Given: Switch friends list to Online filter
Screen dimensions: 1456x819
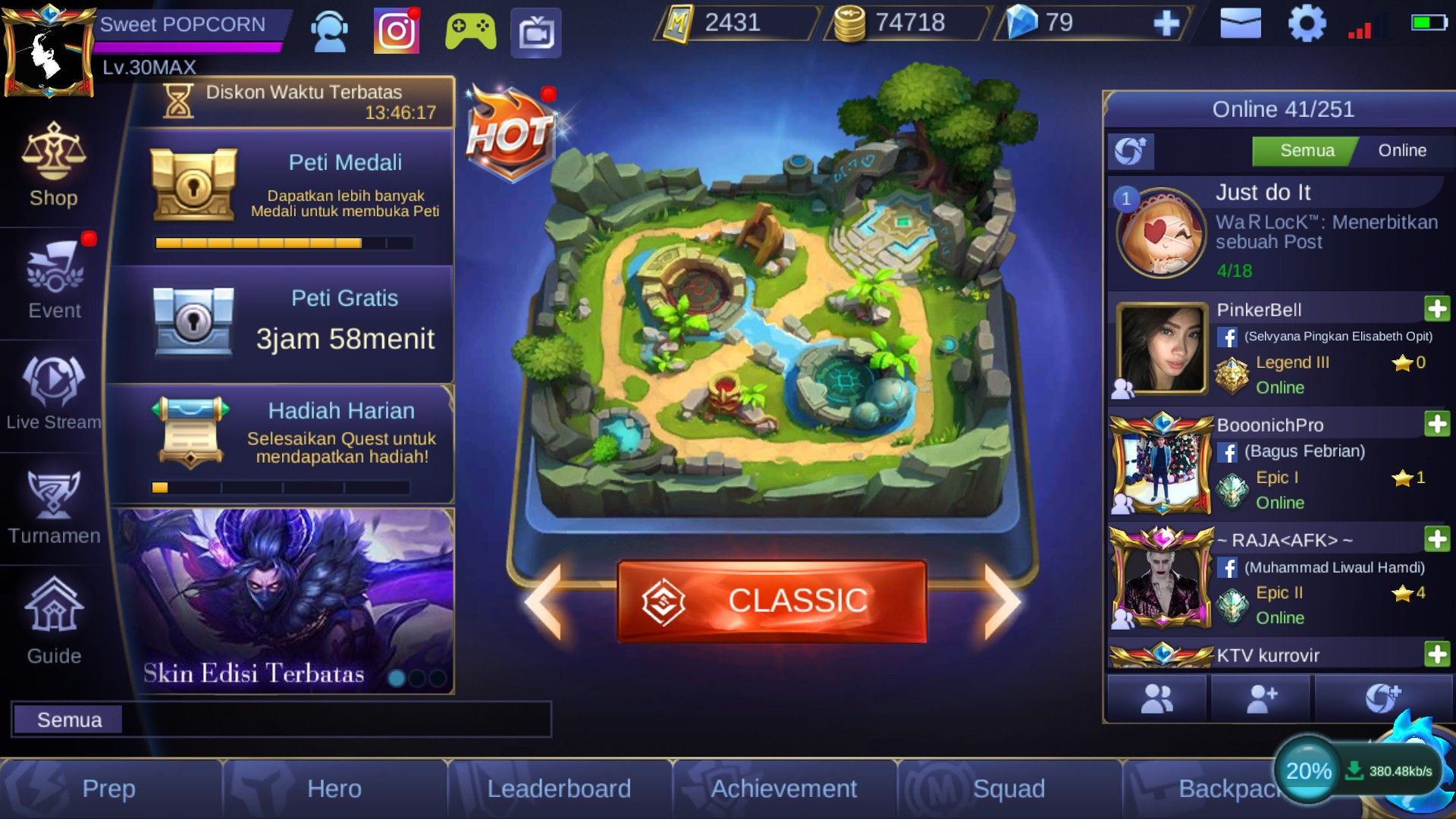Looking at the screenshot, I should click(x=1402, y=150).
